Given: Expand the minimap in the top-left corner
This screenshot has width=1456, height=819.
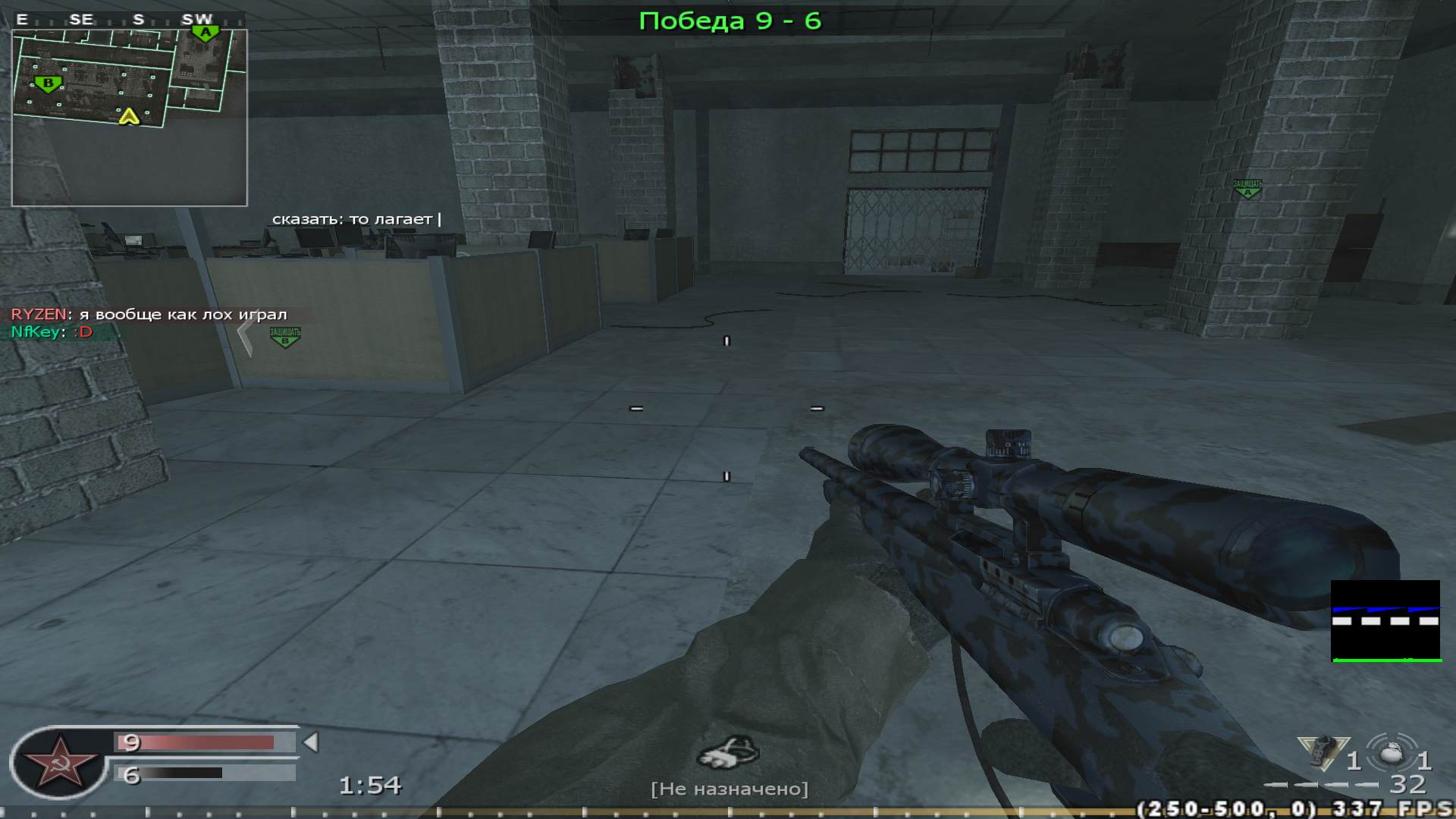Looking at the screenshot, I should [x=129, y=114].
